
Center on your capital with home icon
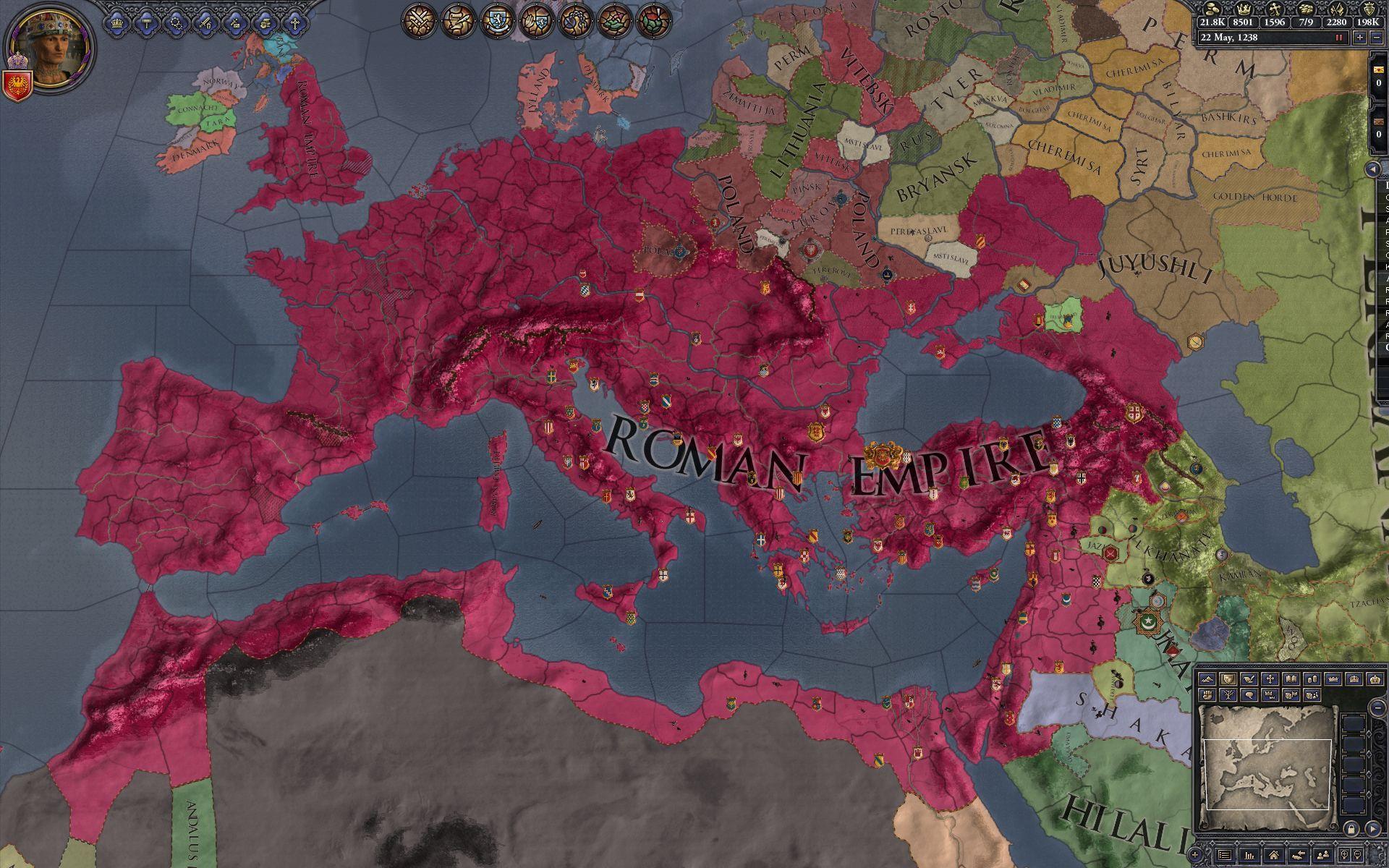coord(1274,856)
